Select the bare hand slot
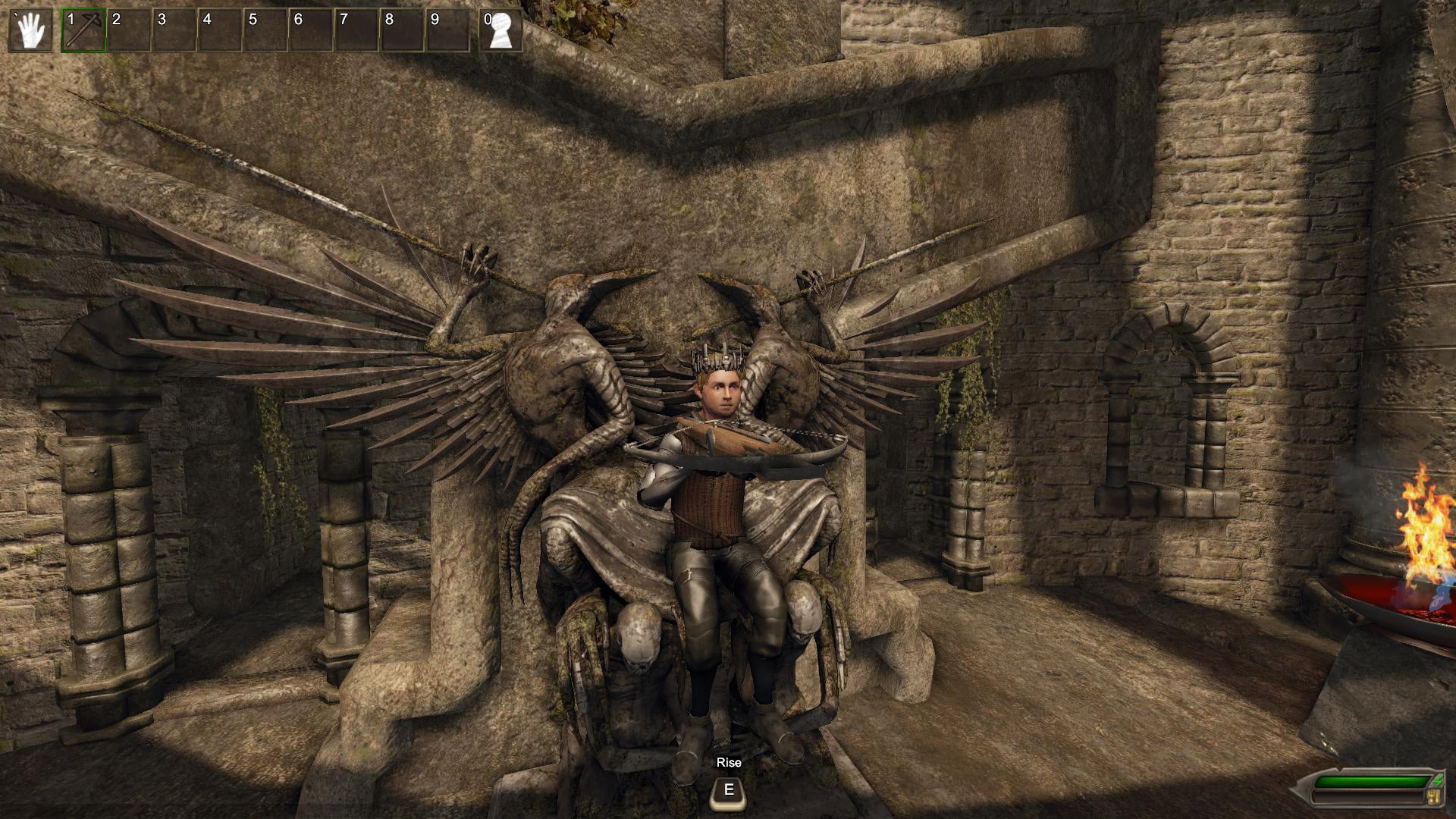The image size is (1456, 819). pos(30,30)
